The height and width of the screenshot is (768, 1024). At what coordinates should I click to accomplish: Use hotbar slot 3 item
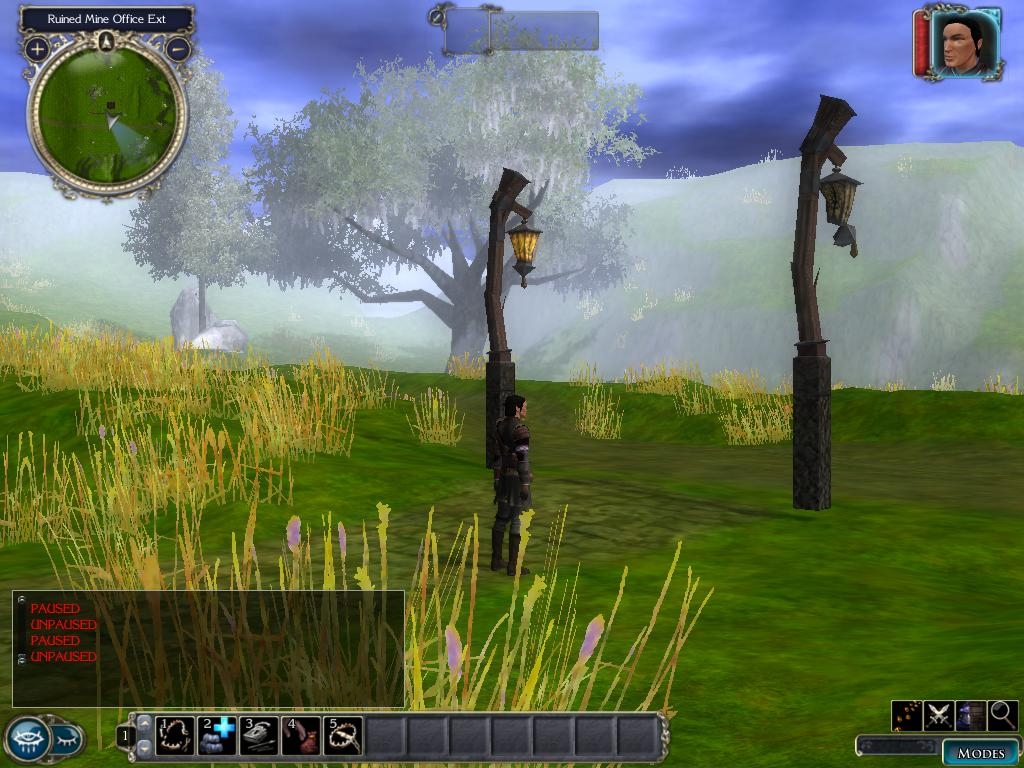tap(259, 736)
